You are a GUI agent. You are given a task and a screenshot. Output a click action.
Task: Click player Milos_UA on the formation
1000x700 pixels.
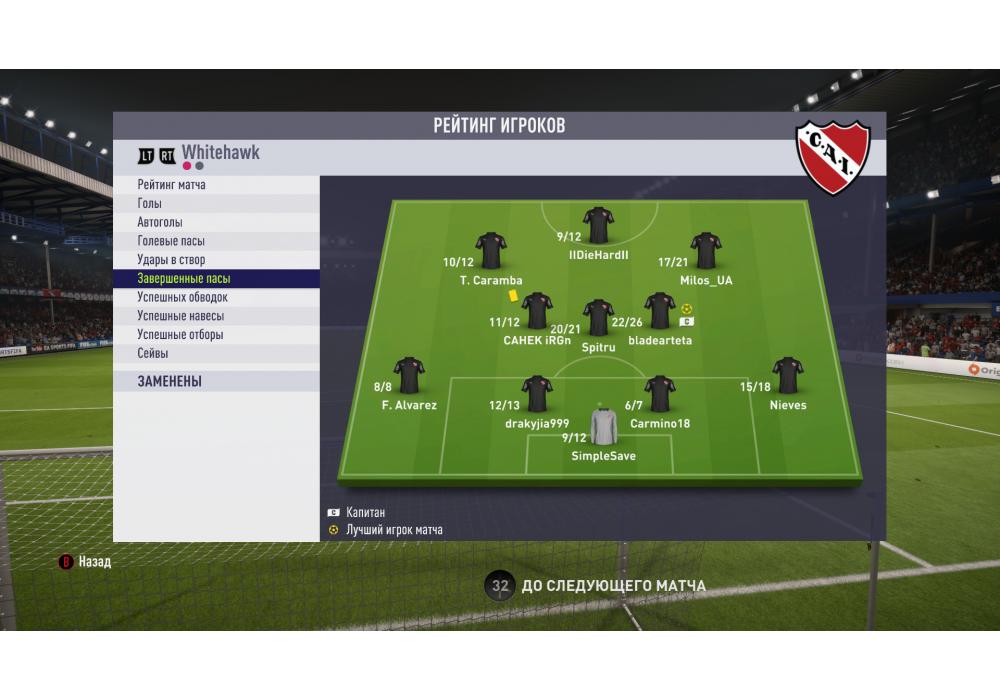[705, 251]
